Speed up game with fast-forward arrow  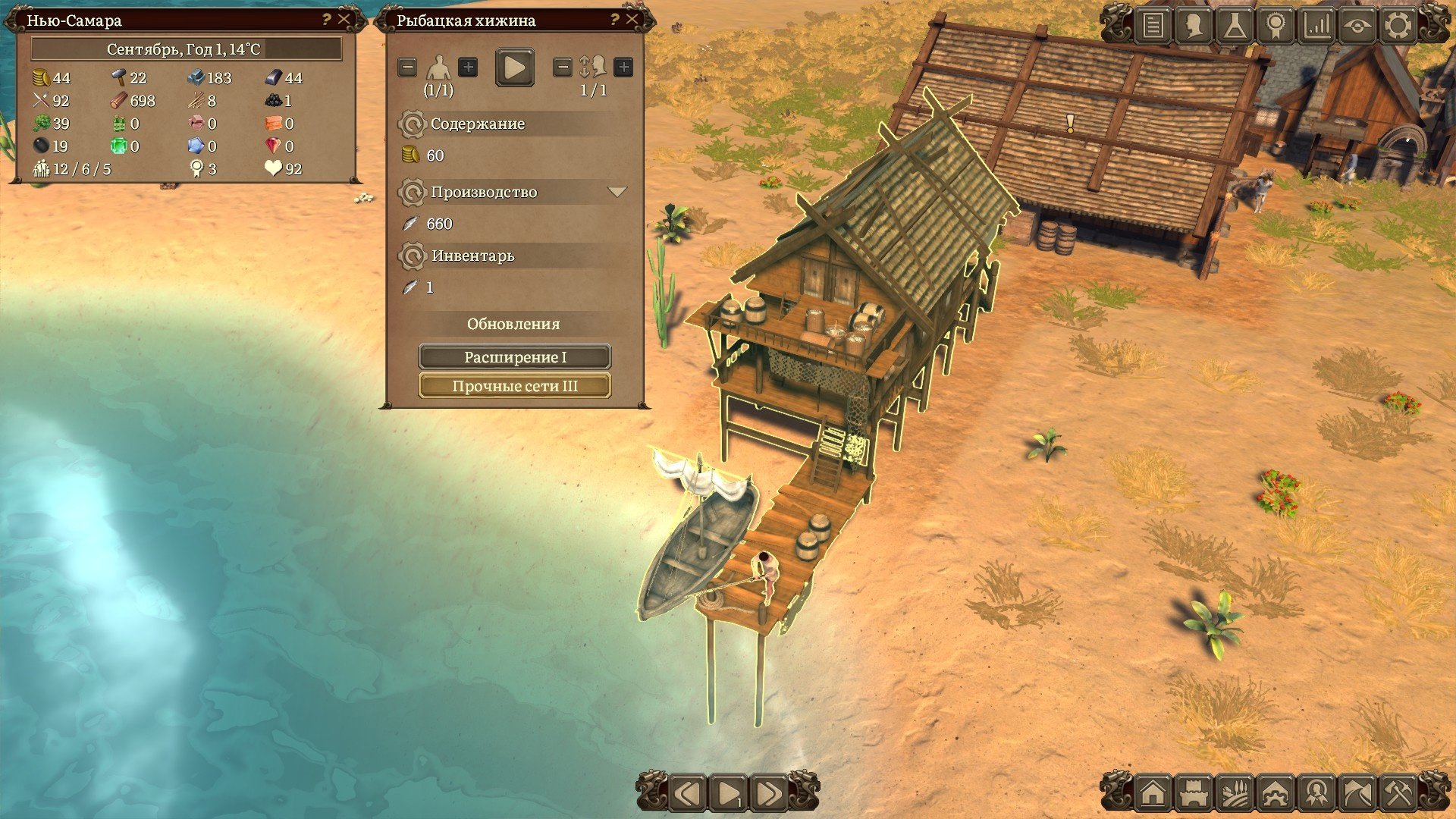(x=768, y=794)
